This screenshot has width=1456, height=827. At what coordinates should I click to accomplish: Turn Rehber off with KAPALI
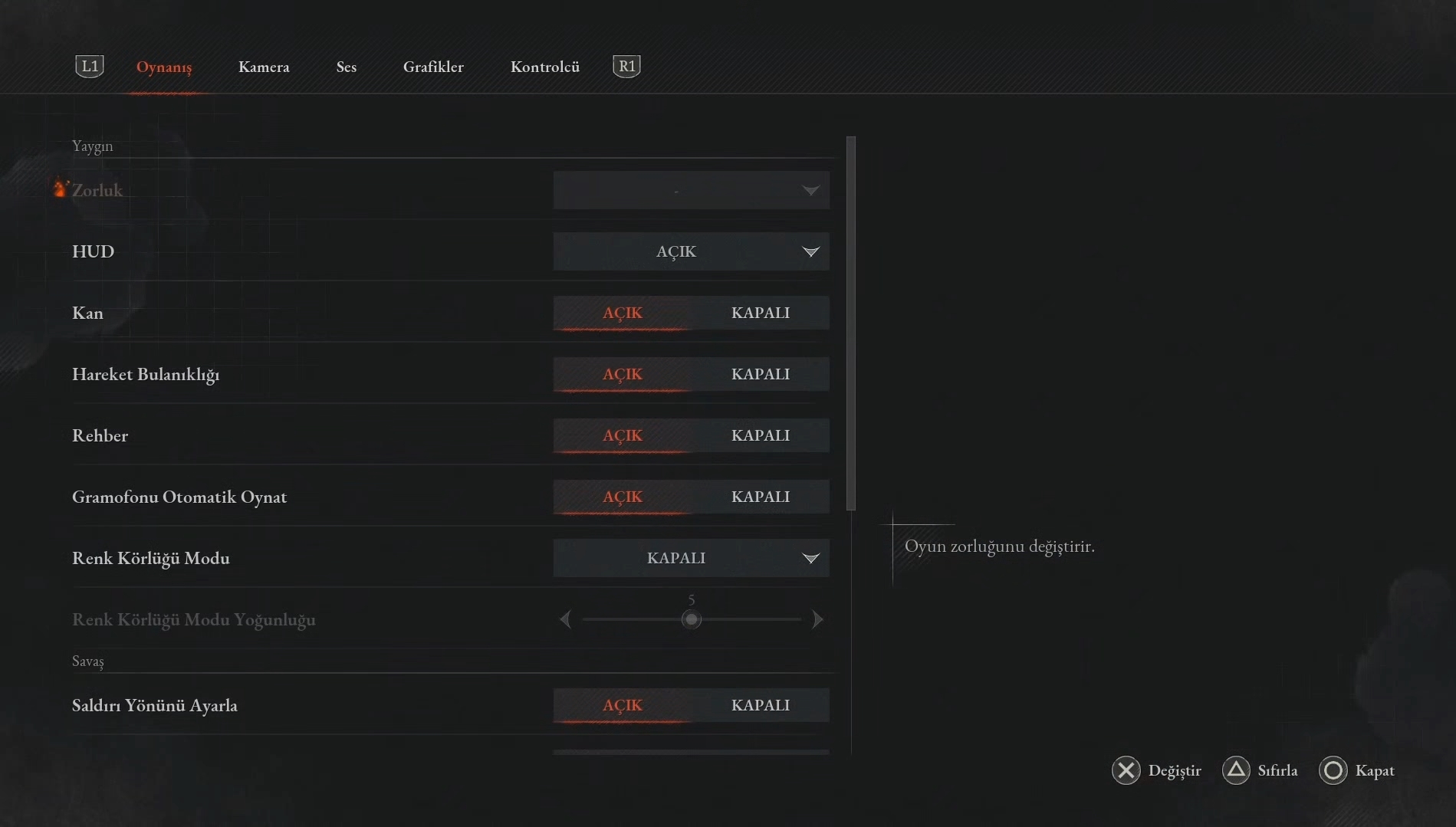point(760,435)
